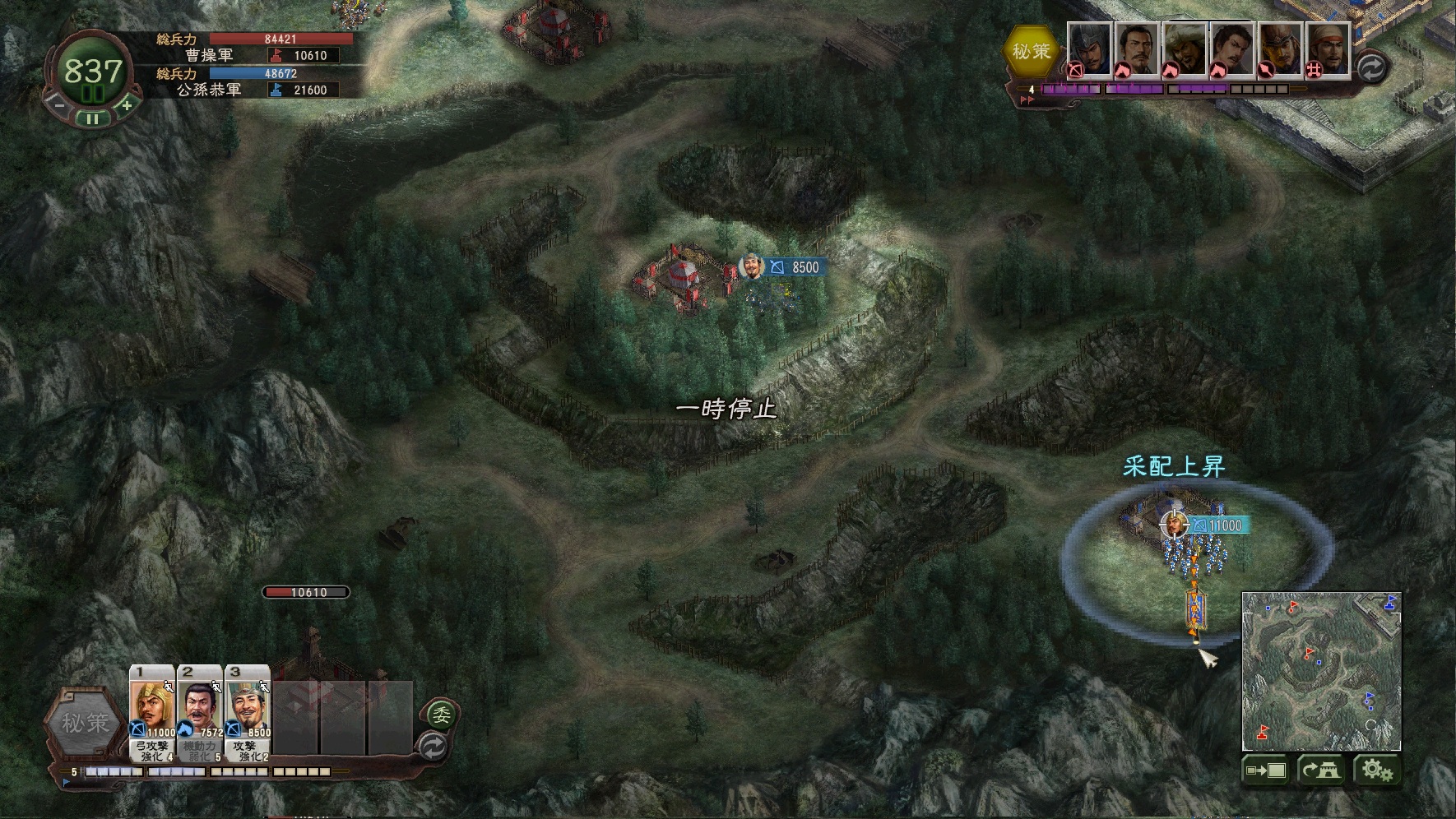Increase game speed with the plus button
The height and width of the screenshot is (819, 1456).
127,104
